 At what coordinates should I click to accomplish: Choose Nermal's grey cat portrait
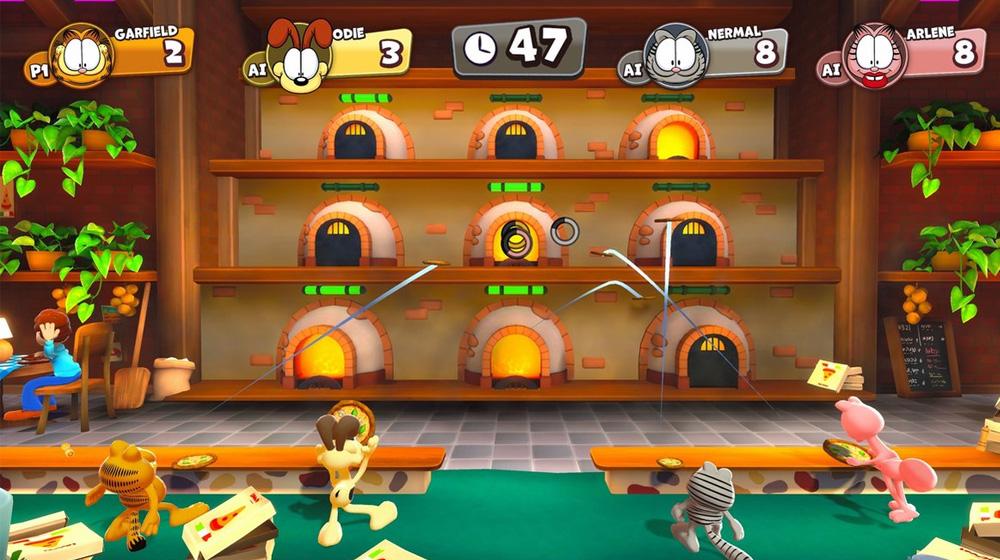[676, 56]
